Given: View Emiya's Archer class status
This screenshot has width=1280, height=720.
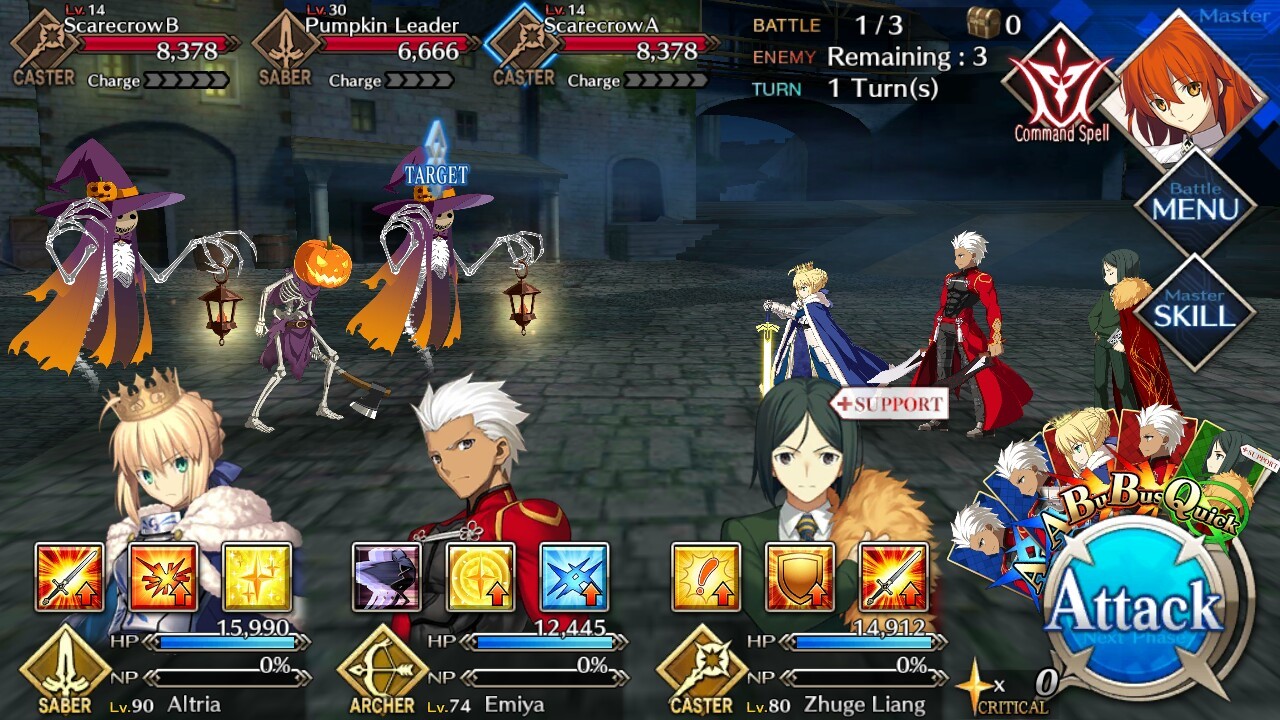Looking at the screenshot, I should 382,672.
